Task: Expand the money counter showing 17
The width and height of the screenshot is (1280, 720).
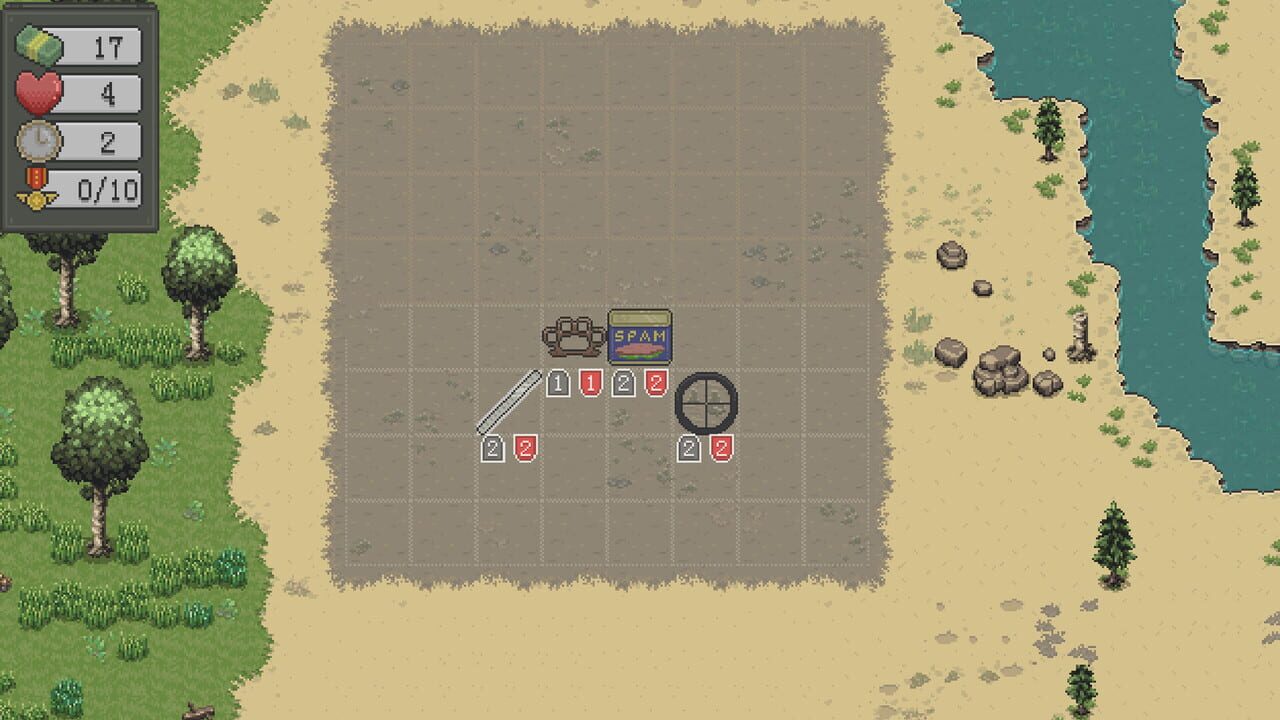Action: (x=110, y=44)
